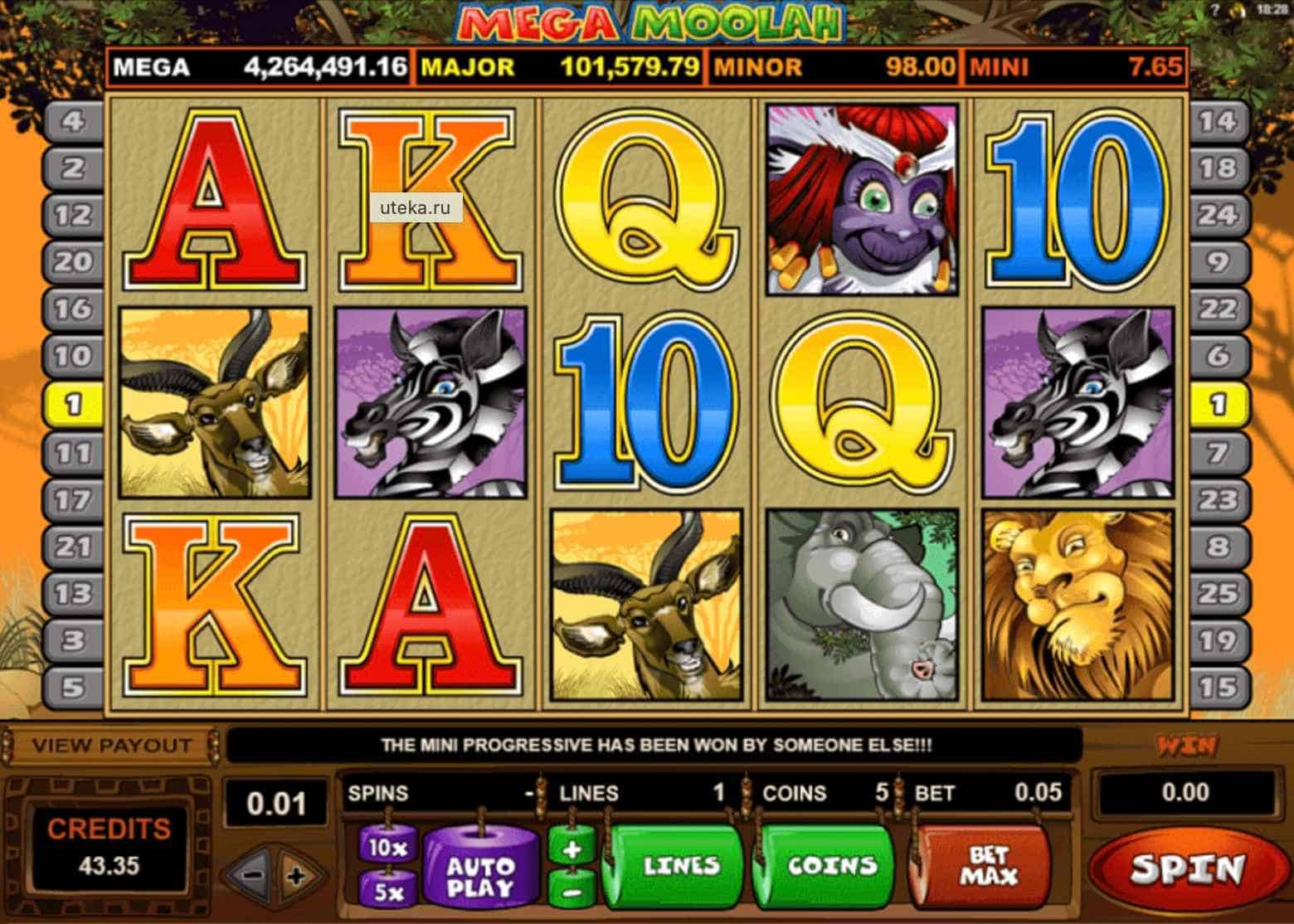
Task: Click the 5x spins multiplier drum
Action: coord(388,892)
